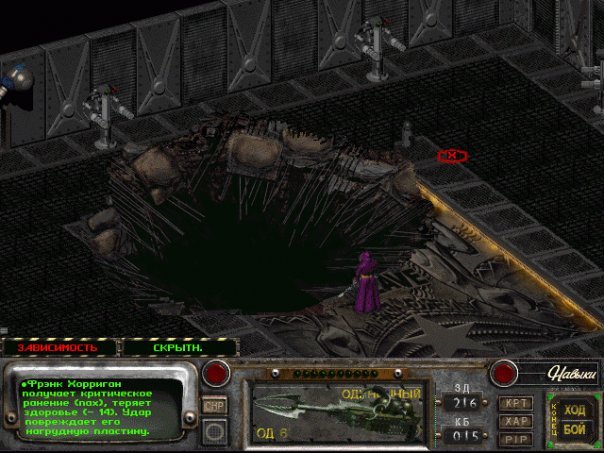
Task: Open the PIP device button
Action: 515,437
